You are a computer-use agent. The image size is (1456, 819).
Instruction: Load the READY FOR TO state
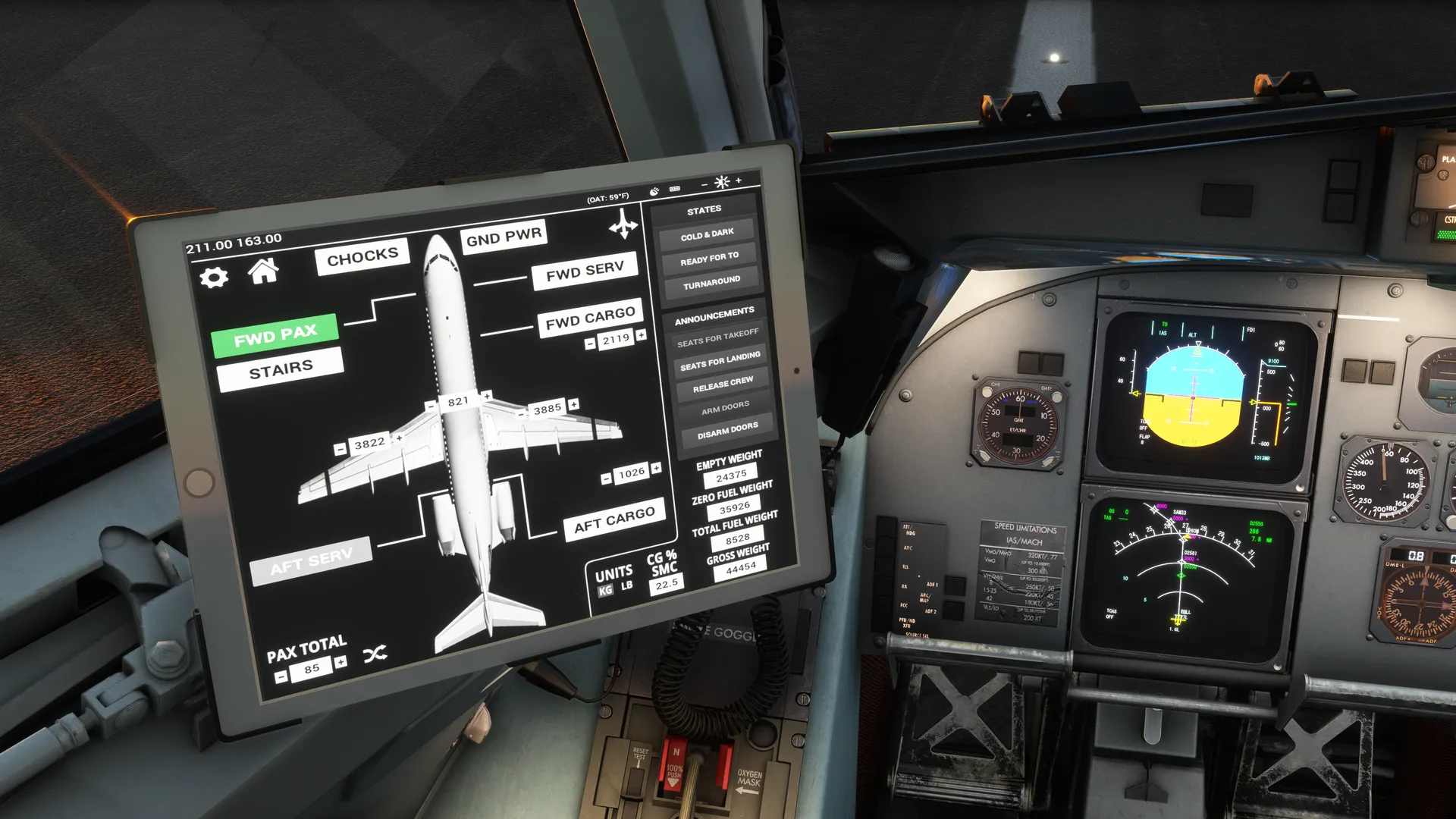[709, 259]
